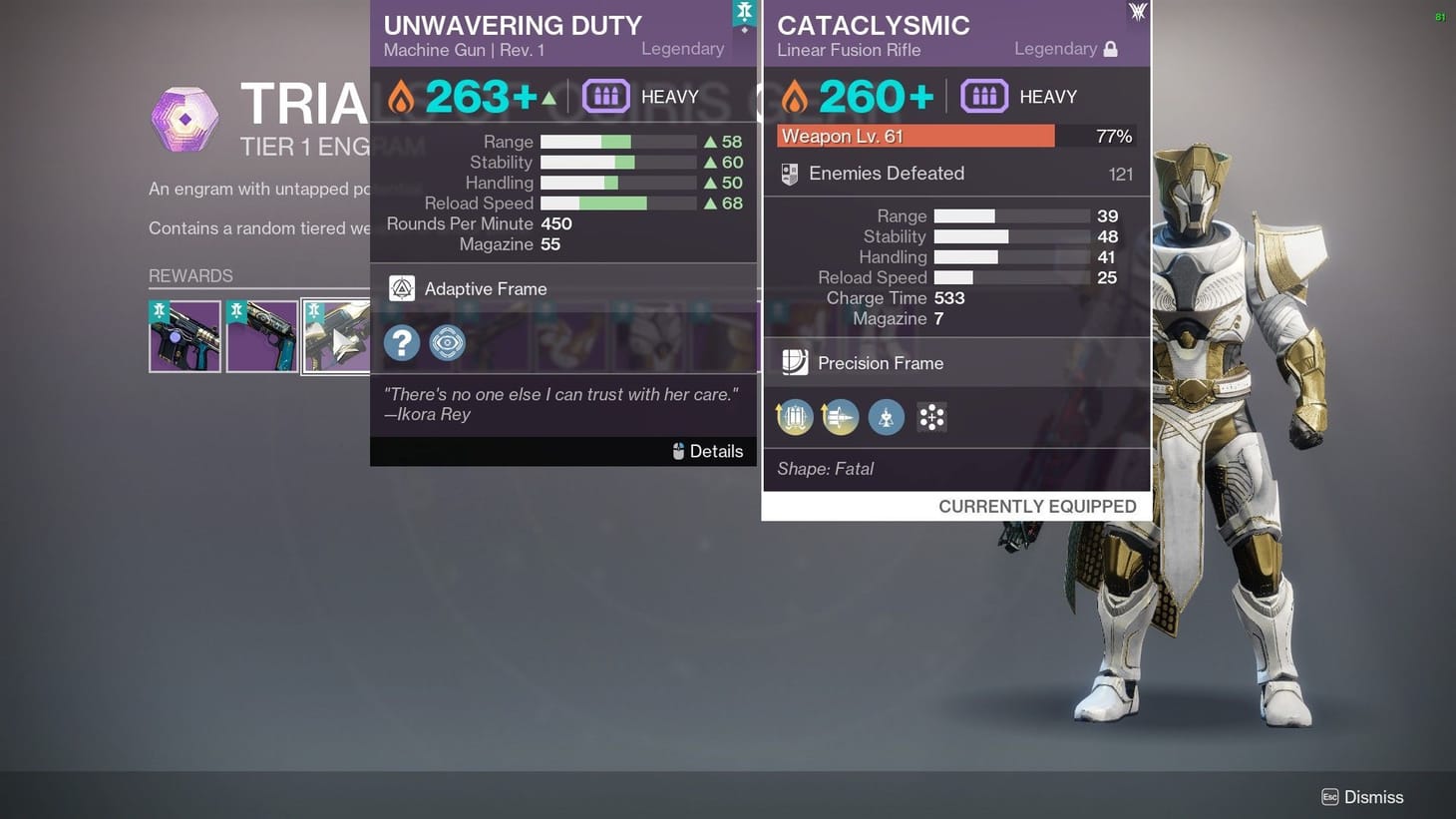Click the solar burn icon beside 260+ power

click(x=795, y=96)
